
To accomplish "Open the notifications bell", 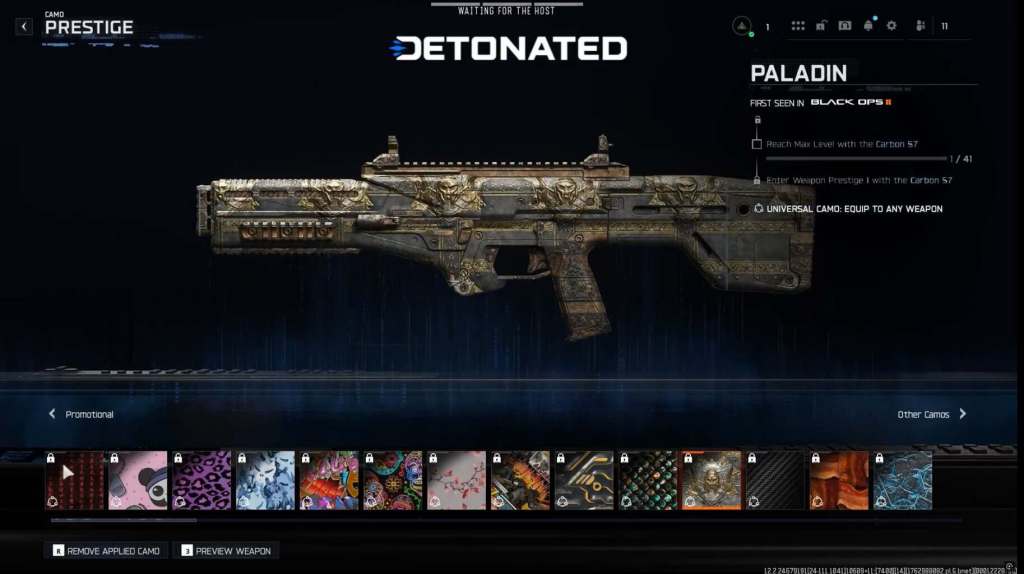I will (x=868, y=26).
